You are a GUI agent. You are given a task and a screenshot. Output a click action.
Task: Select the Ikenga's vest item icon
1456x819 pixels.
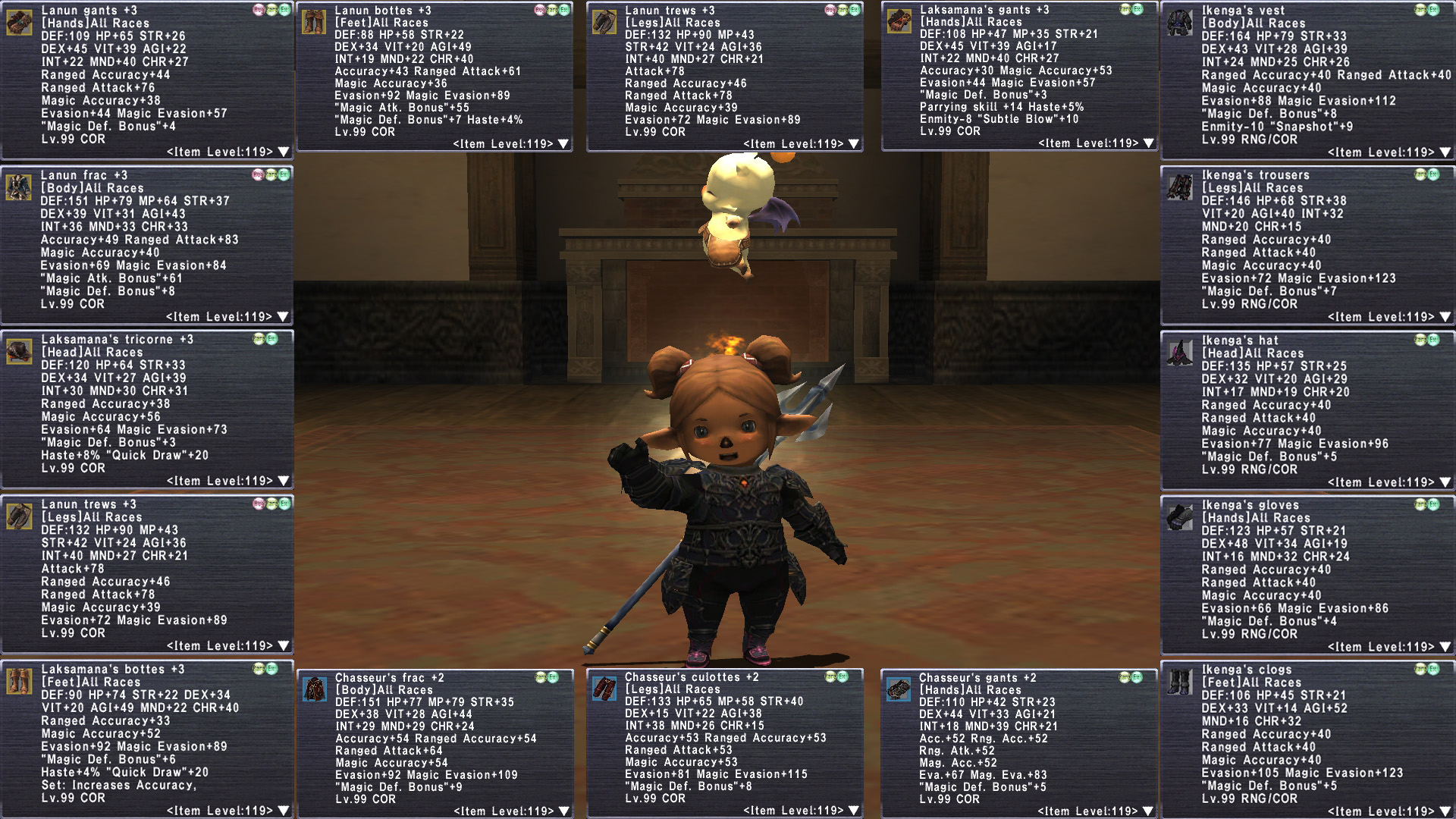(1180, 22)
